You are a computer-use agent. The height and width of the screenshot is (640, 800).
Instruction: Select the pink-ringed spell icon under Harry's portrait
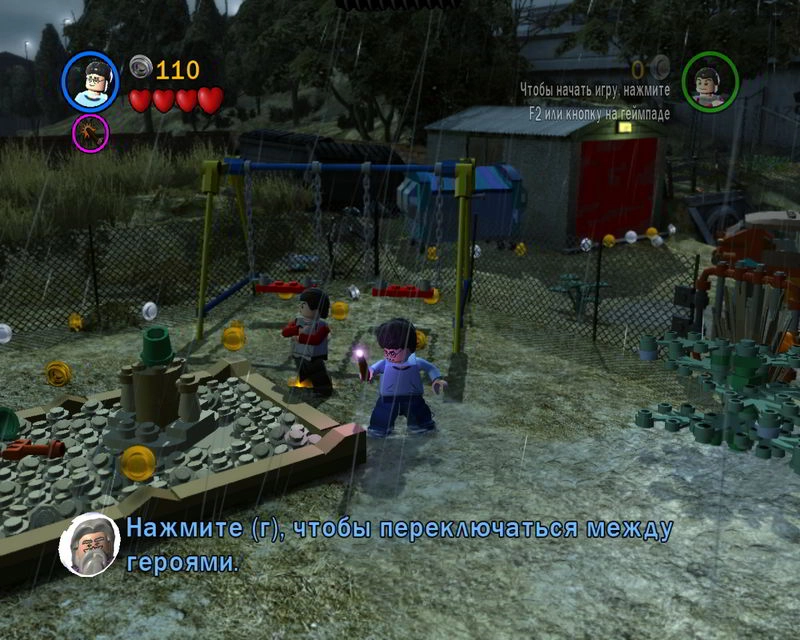click(90, 133)
